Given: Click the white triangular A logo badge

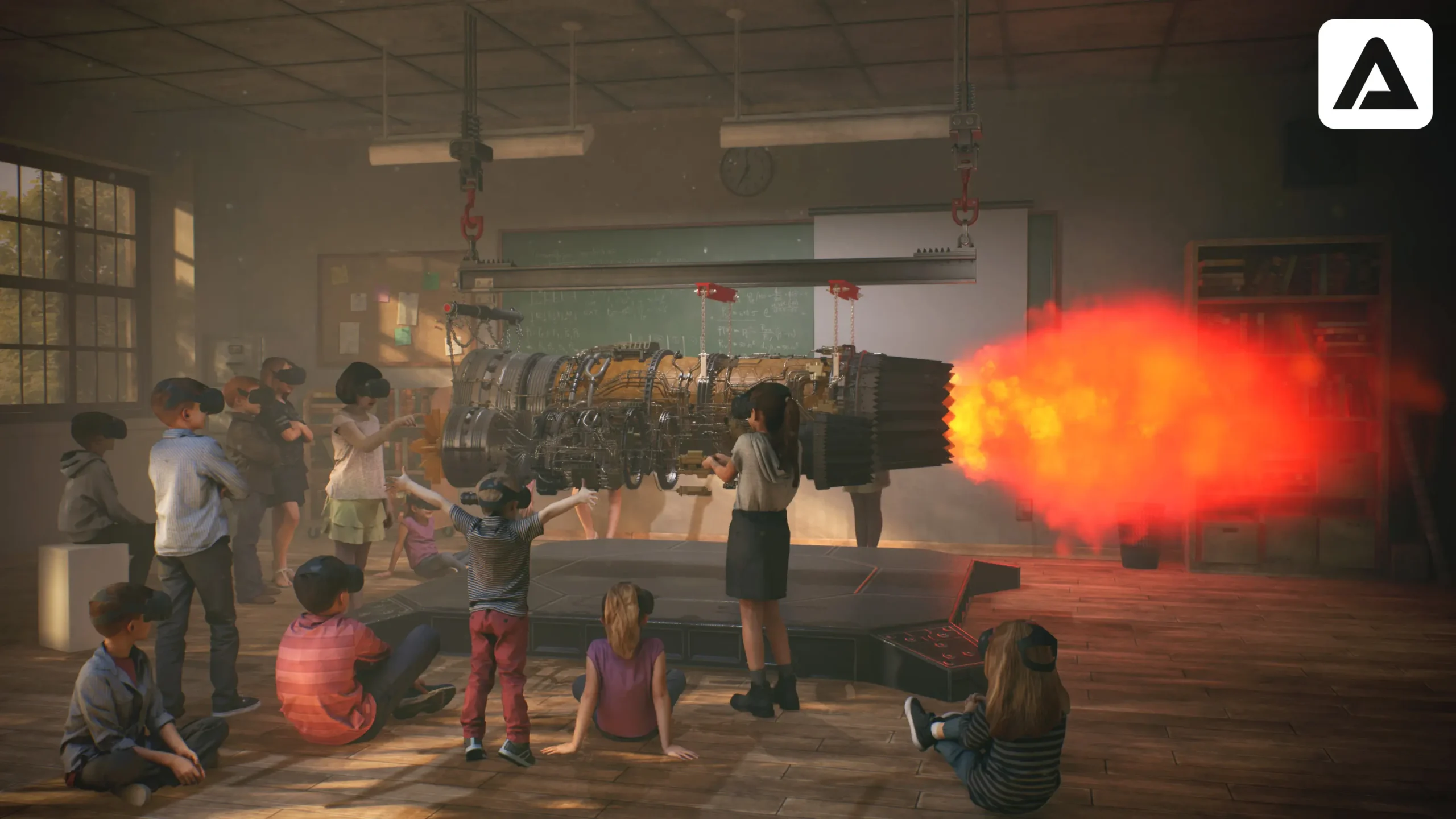Looking at the screenshot, I should 1375,73.
